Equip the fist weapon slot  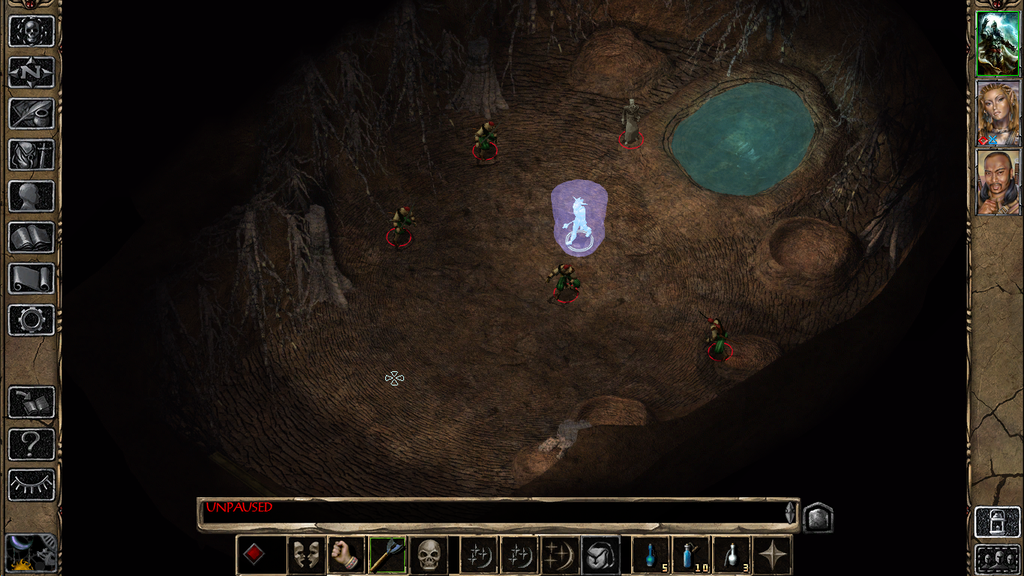345,554
